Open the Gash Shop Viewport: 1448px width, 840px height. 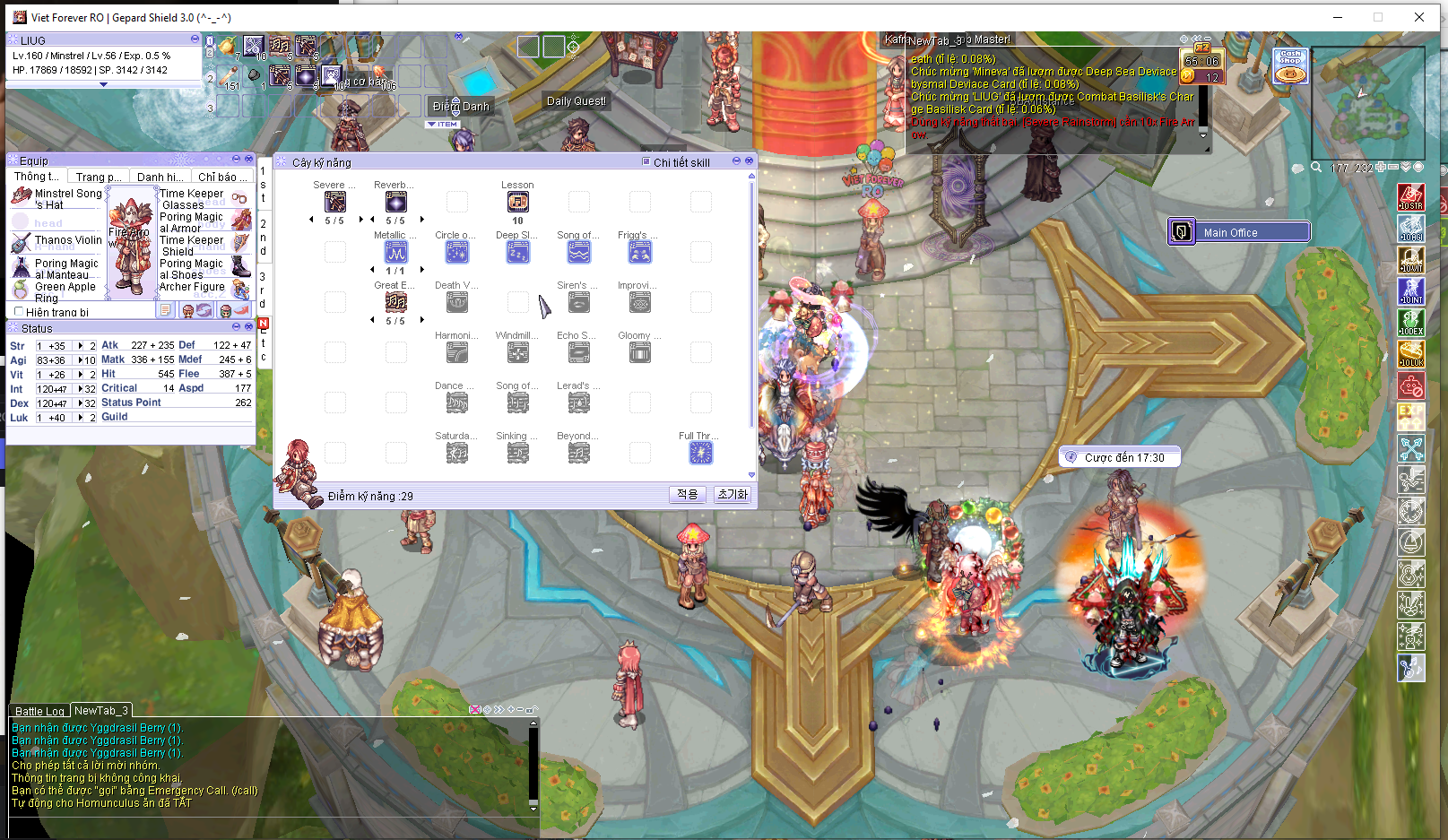pos(1289,66)
